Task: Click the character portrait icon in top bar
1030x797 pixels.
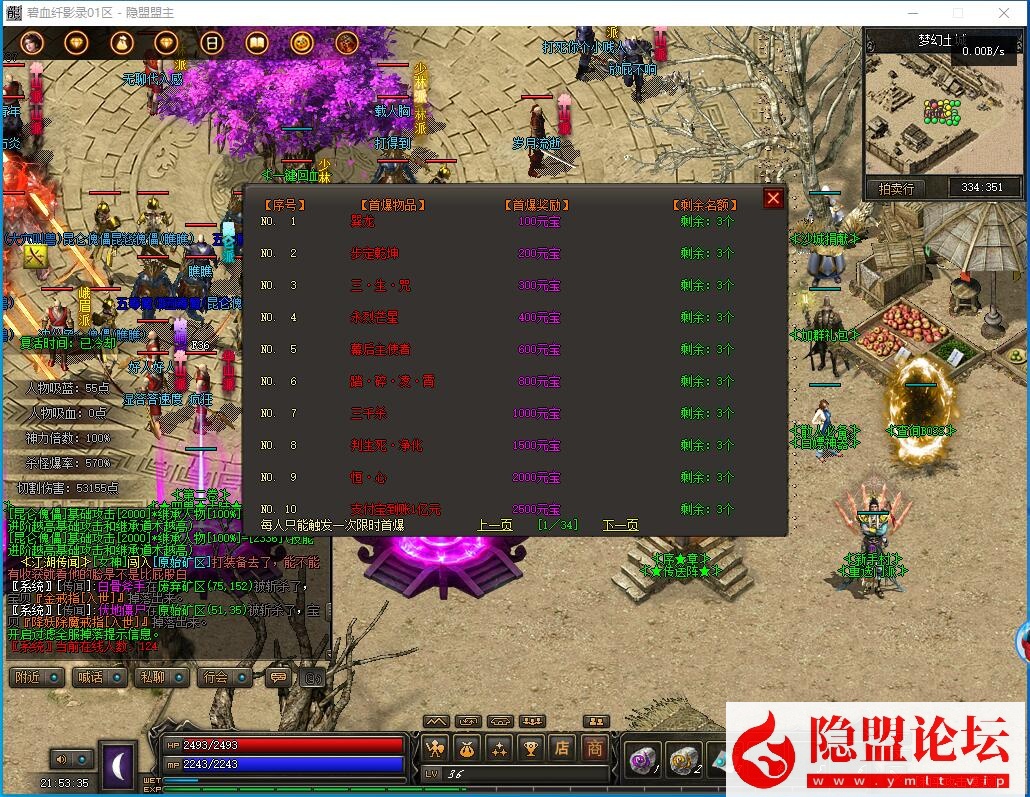Action: (31, 43)
